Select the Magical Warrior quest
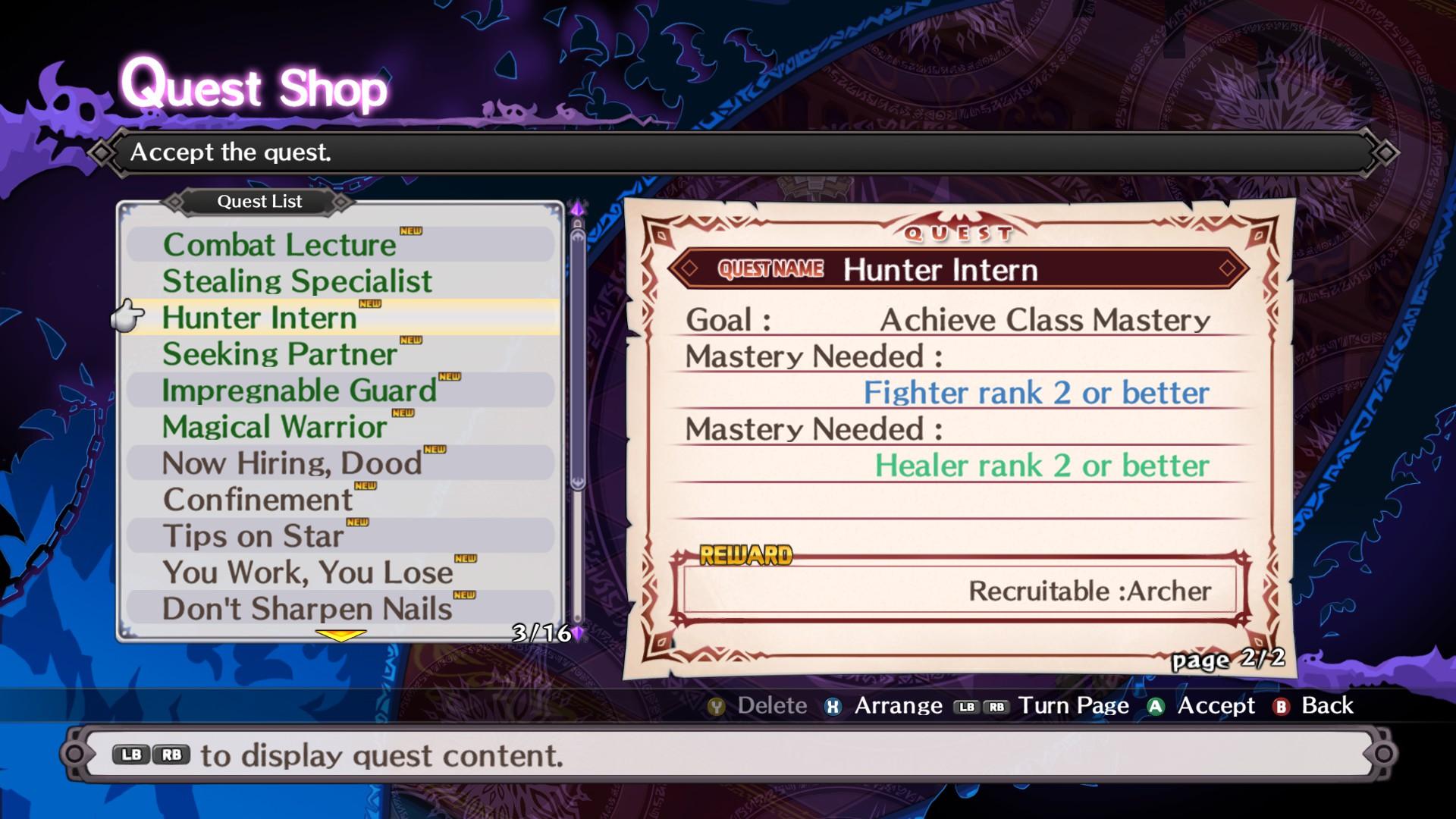Image resolution: width=1456 pixels, height=819 pixels. (x=275, y=427)
